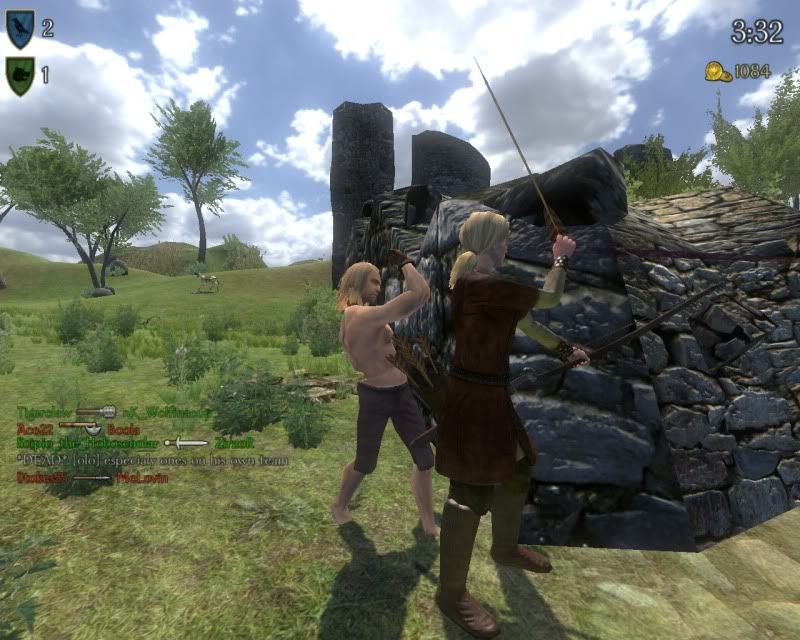Click the blue team shield icon
Screen dimensions: 800x640
click(x=19, y=29)
